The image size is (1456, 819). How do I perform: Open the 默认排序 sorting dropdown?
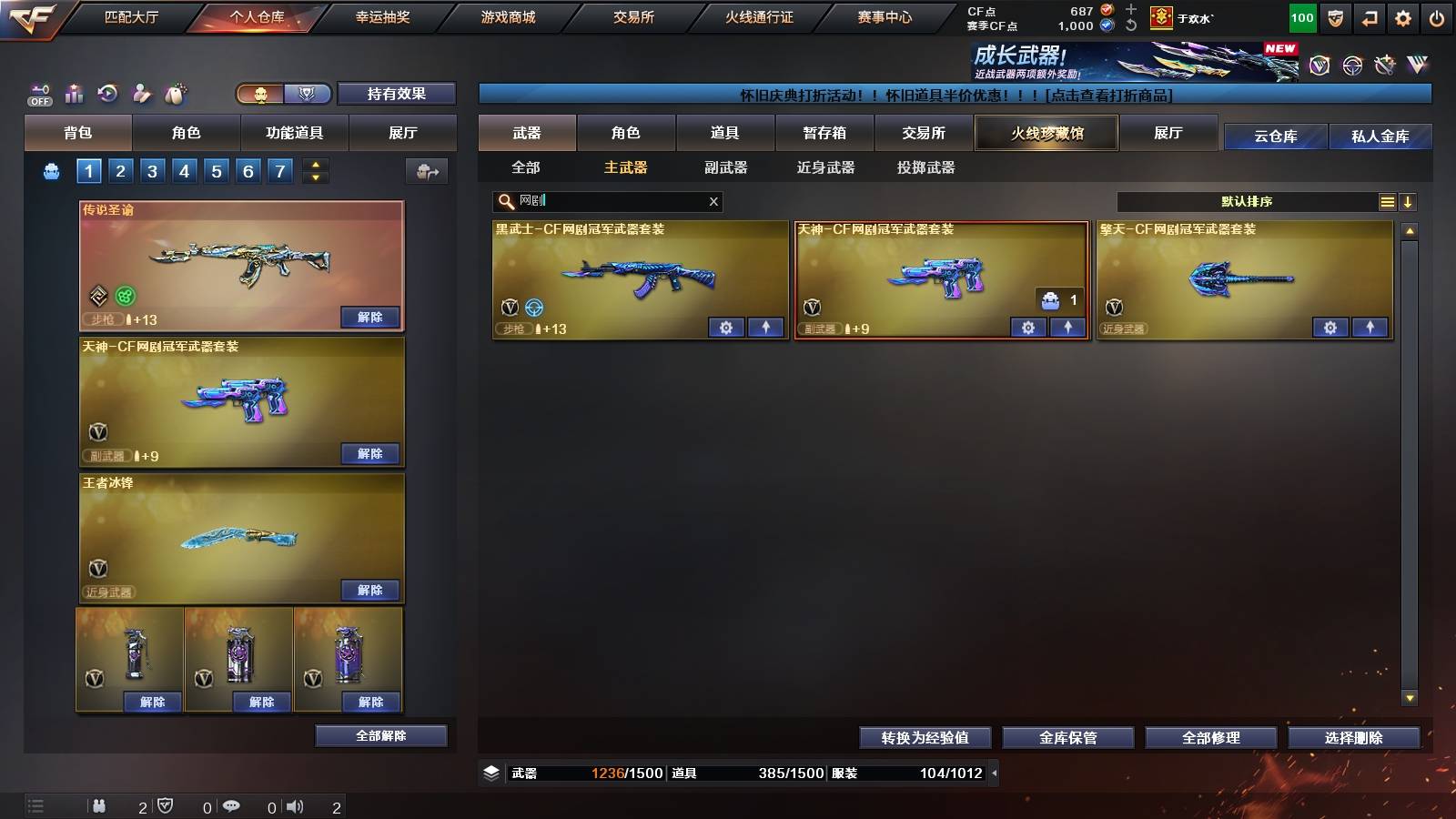1247,201
